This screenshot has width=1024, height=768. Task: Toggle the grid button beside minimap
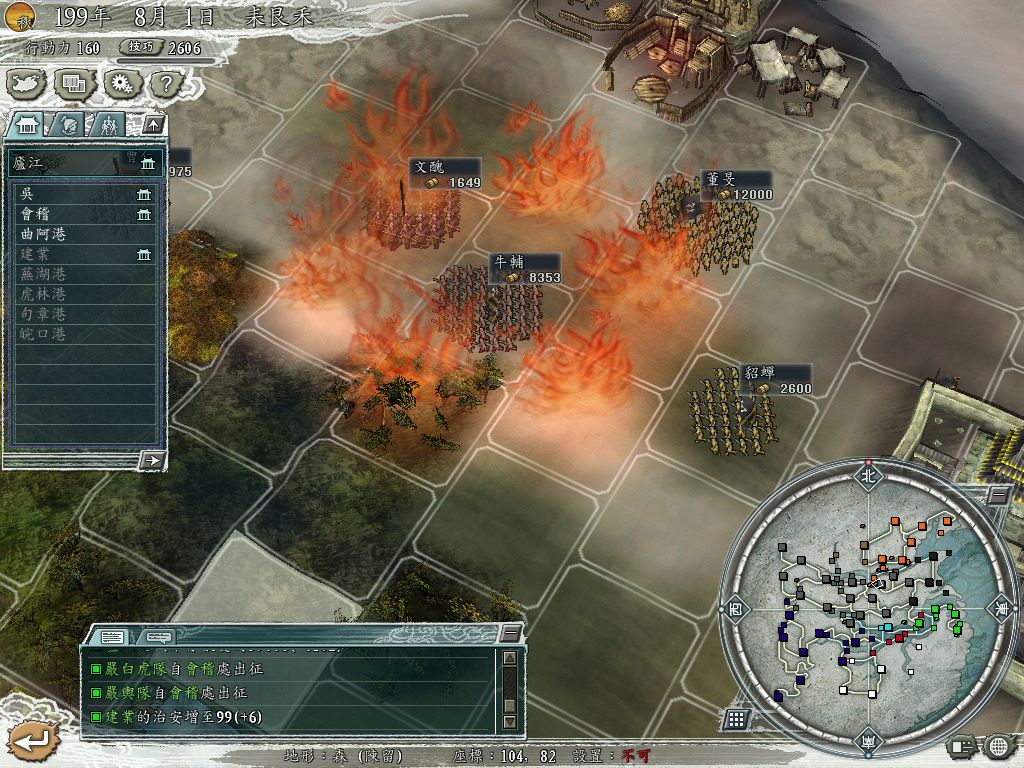(736, 719)
